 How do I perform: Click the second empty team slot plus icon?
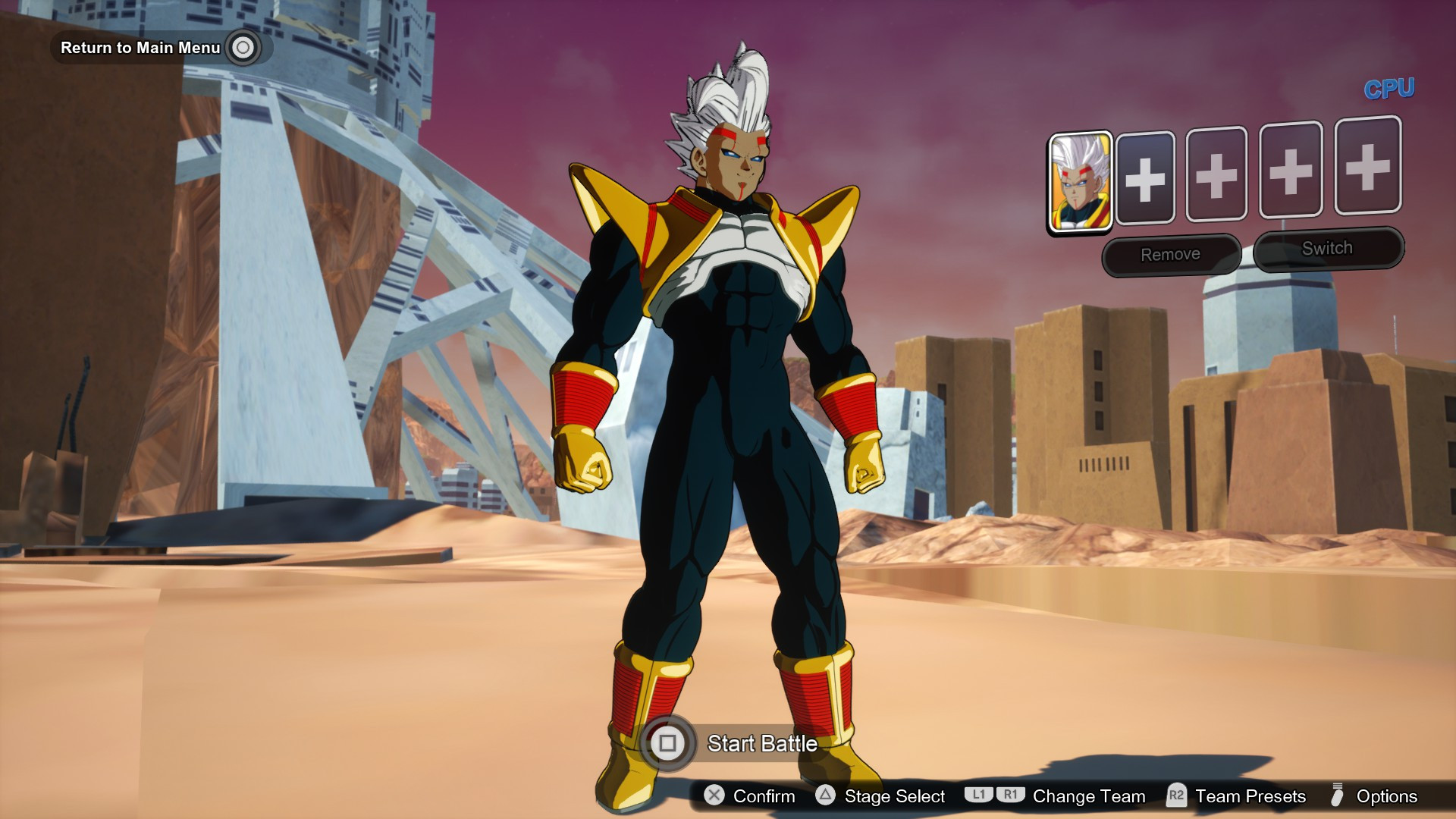pos(1217,176)
